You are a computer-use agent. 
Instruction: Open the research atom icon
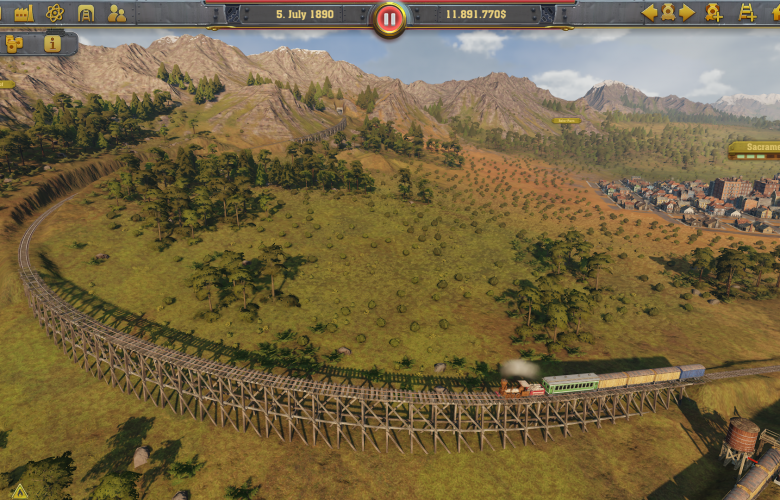point(55,13)
